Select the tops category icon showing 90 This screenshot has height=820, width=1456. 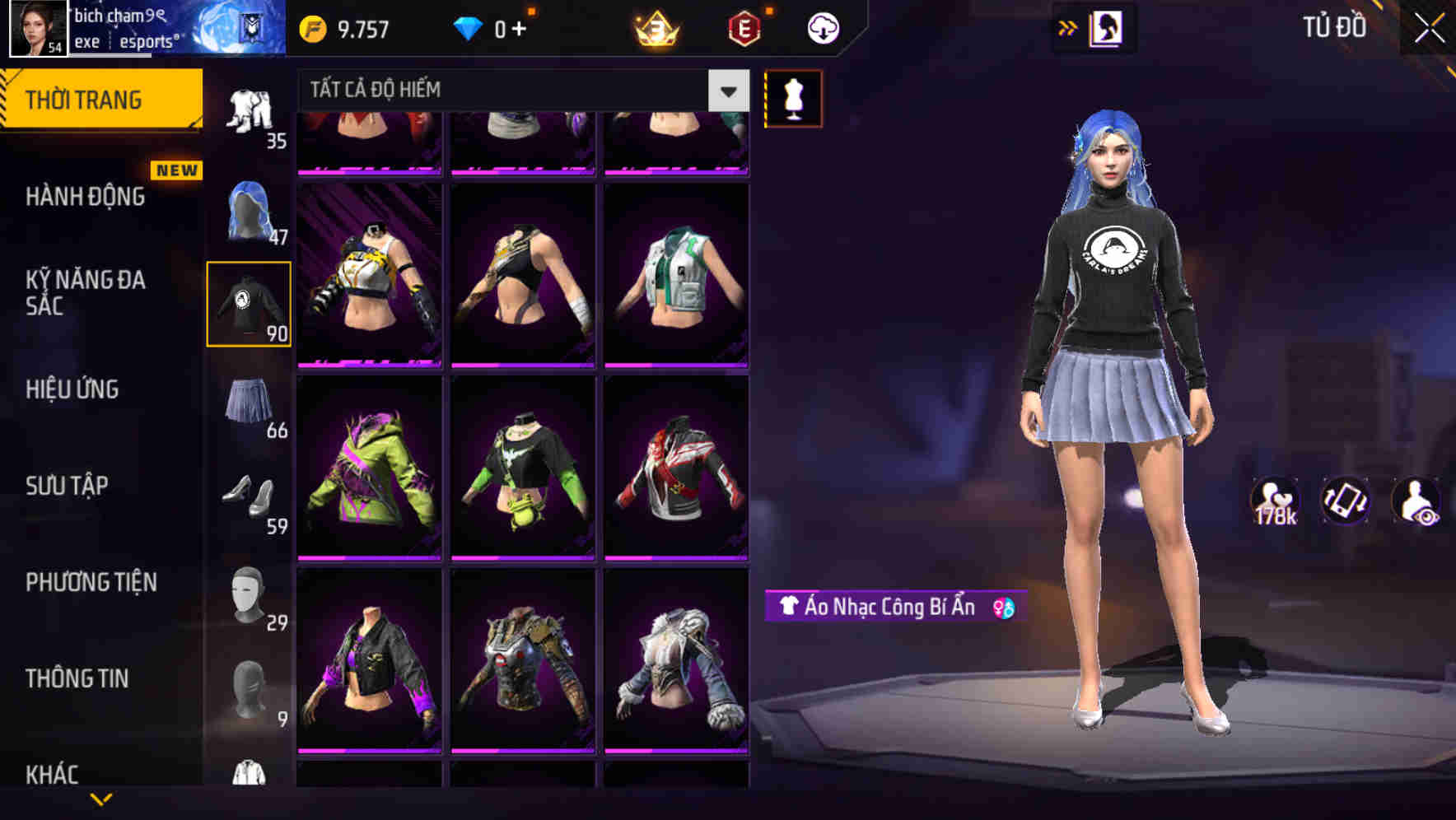point(250,305)
